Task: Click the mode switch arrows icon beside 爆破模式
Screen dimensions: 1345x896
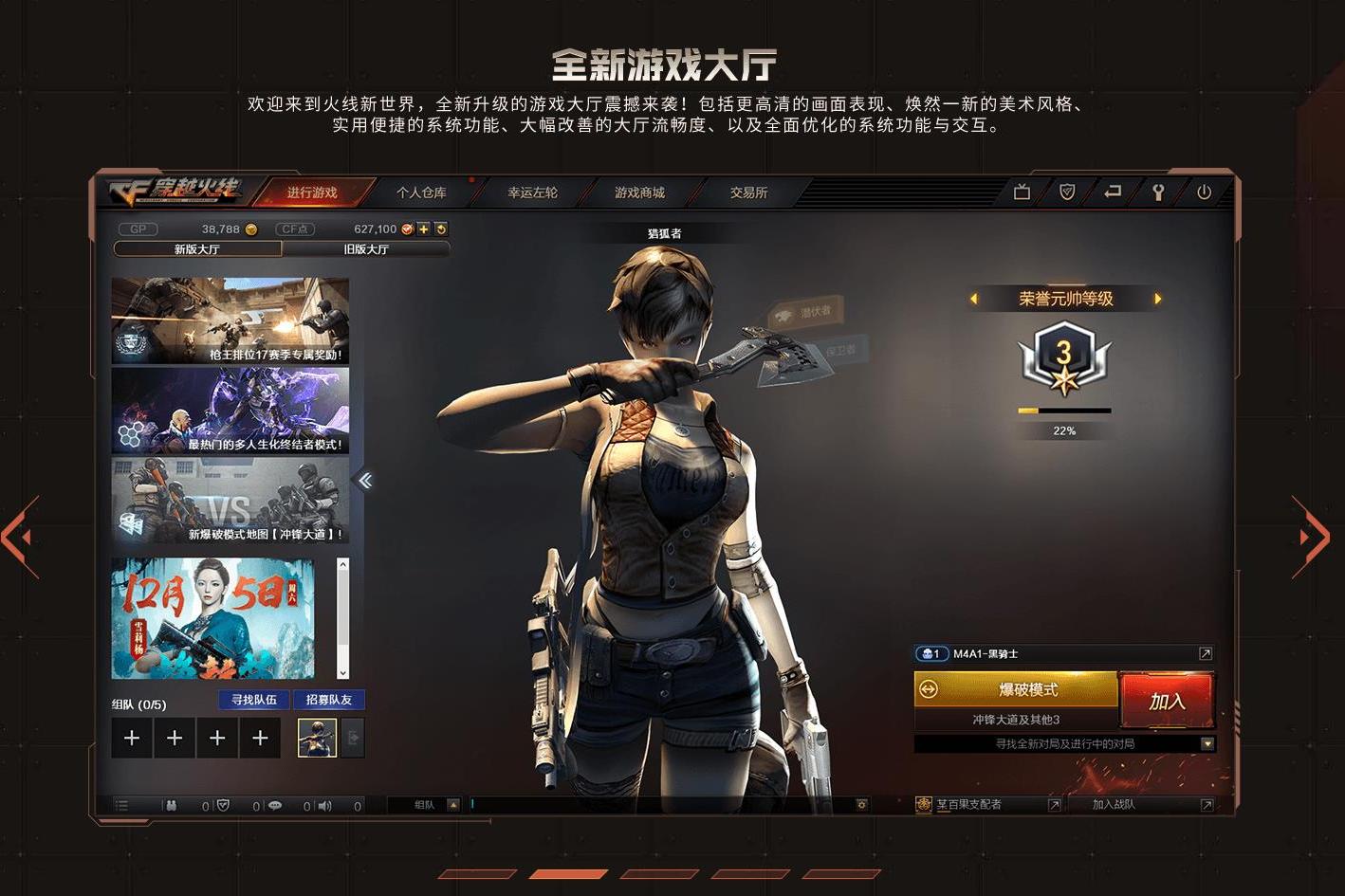Action: pyautogui.click(x=928, y=689)
